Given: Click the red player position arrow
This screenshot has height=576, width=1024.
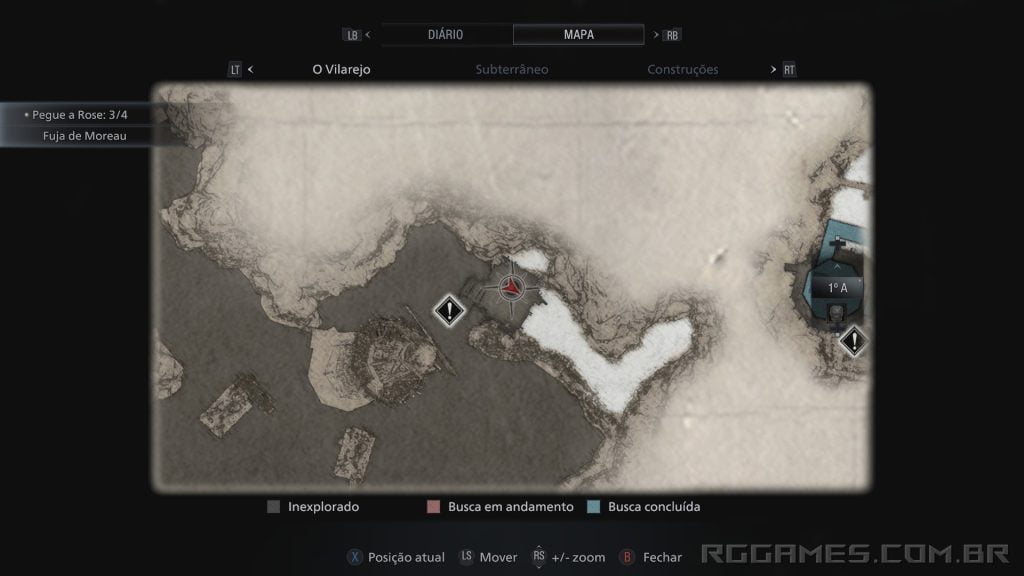Looking at the screenshot, I should click(512, 288).
